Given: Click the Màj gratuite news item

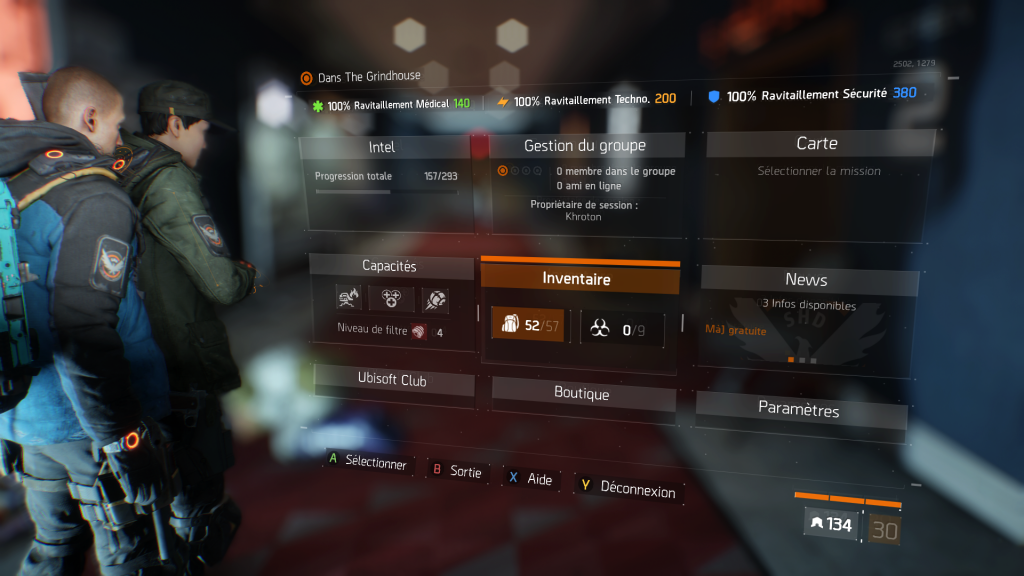Looking at the screenshot, I should (736, 331).
